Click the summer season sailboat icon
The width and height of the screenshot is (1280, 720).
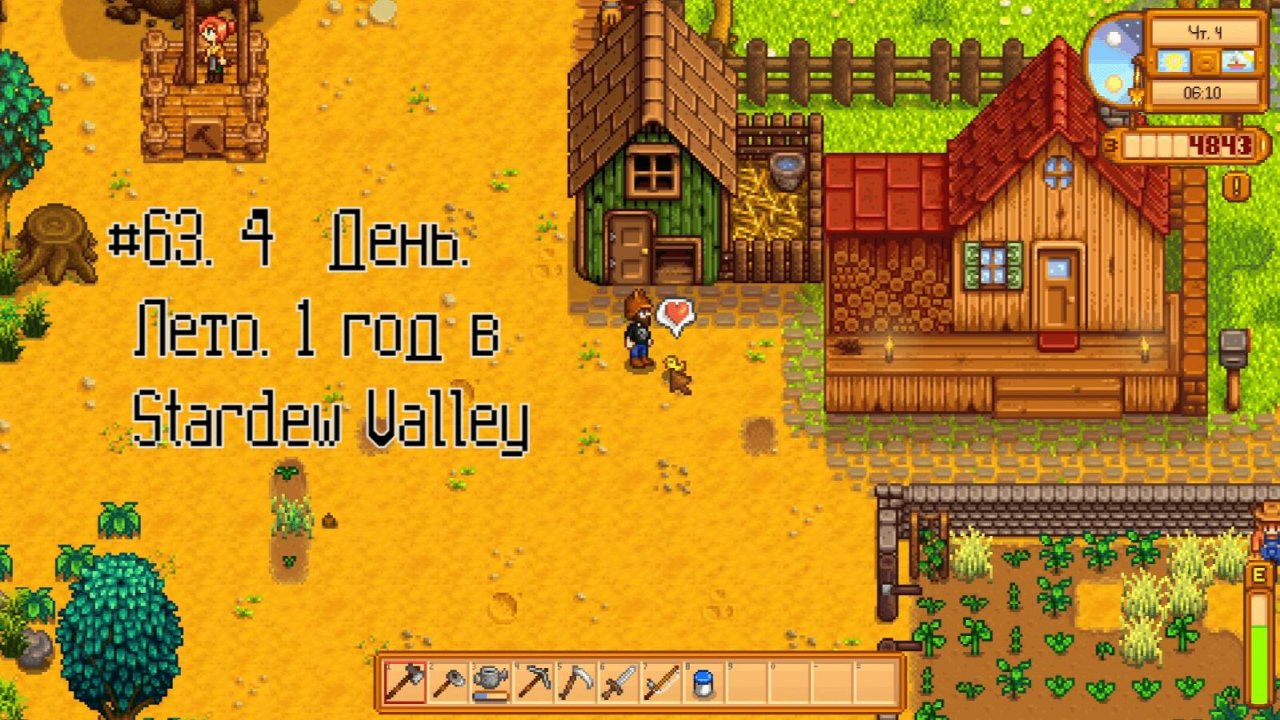(x=1237, y=63)
